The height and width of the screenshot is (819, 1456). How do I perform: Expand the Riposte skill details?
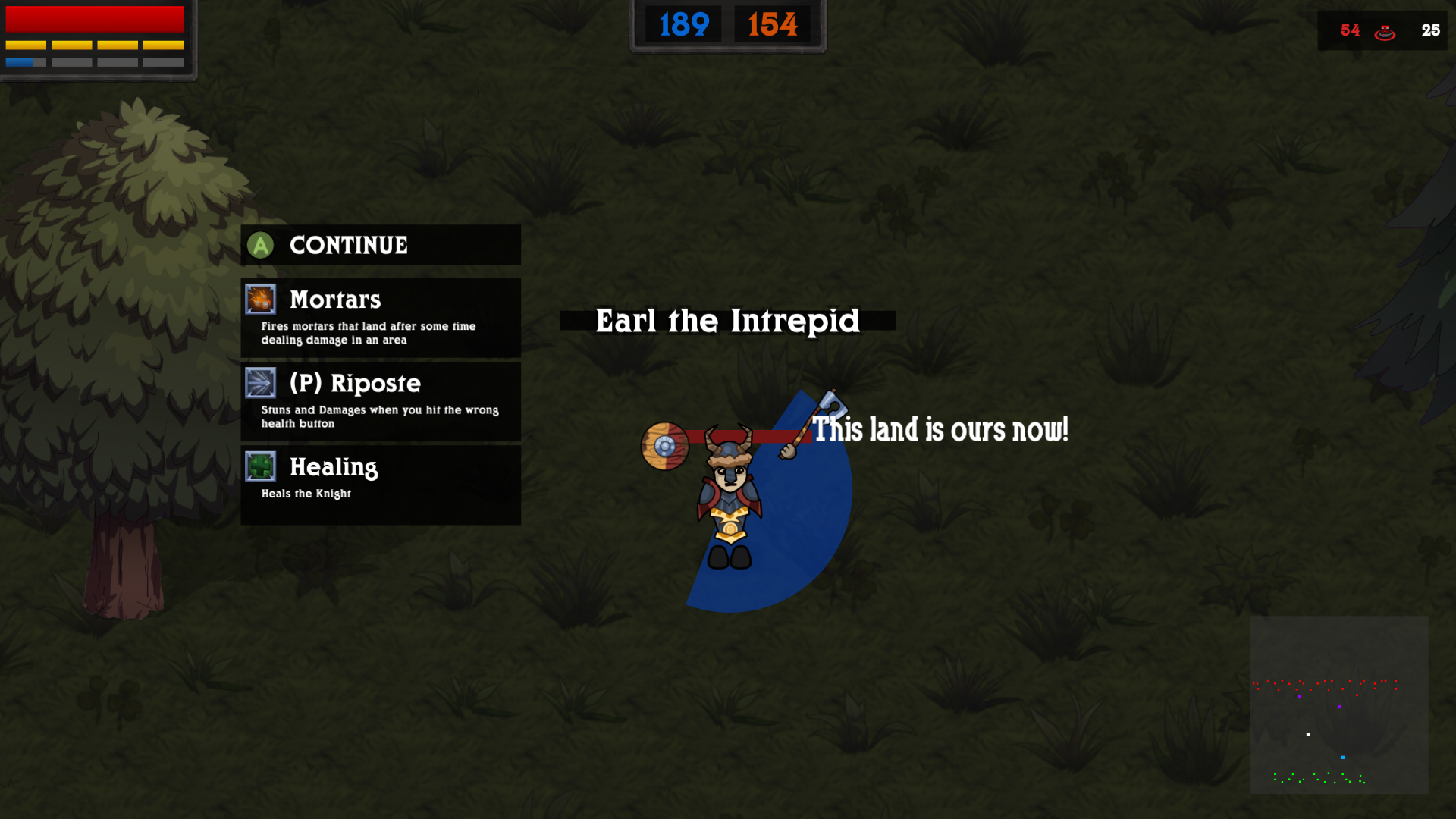click(379, 416)
